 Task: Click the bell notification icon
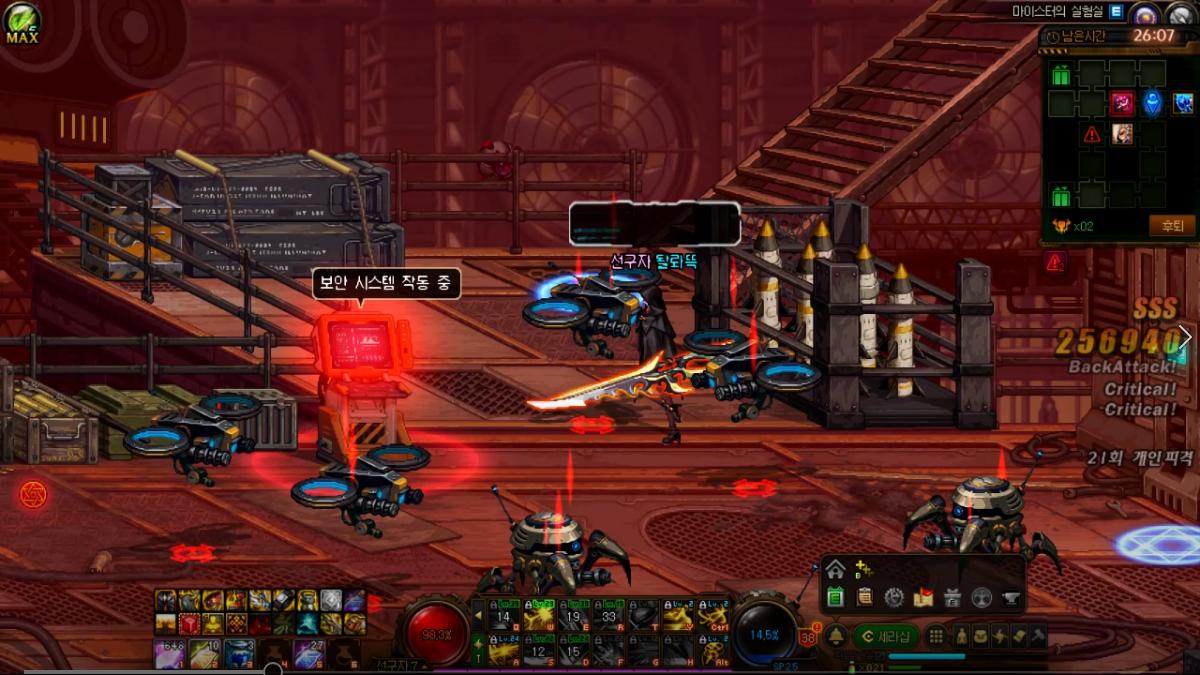coord(836,635)
